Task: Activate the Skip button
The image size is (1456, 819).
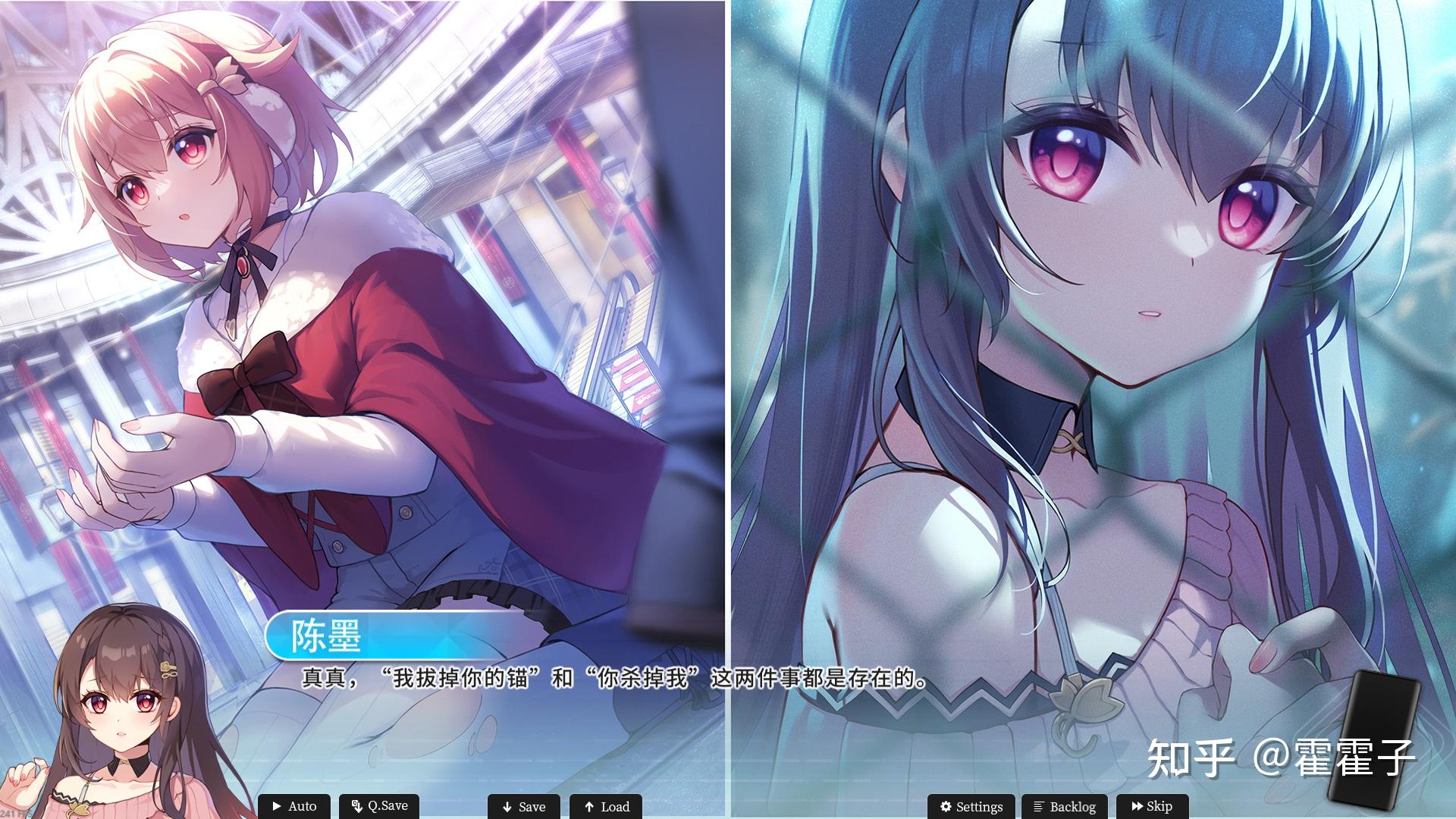Action: [x=1151, y=807]
